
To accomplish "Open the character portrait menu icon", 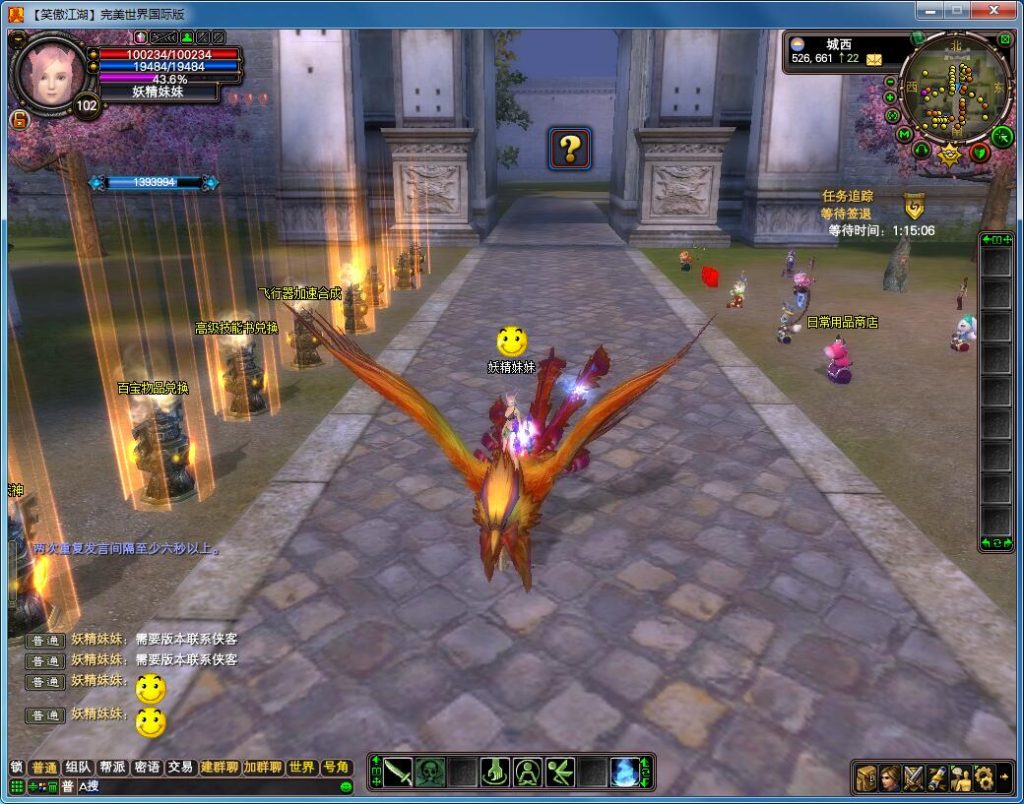I will pos(890,777).
